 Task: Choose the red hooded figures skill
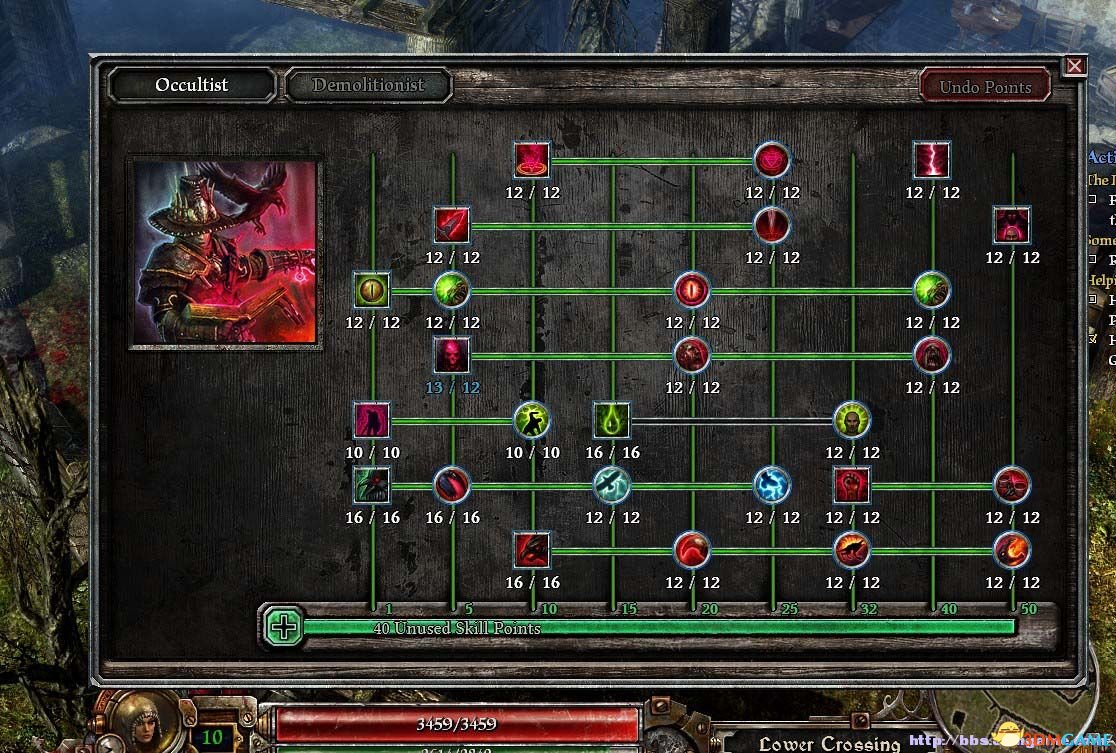[1011, 225]
